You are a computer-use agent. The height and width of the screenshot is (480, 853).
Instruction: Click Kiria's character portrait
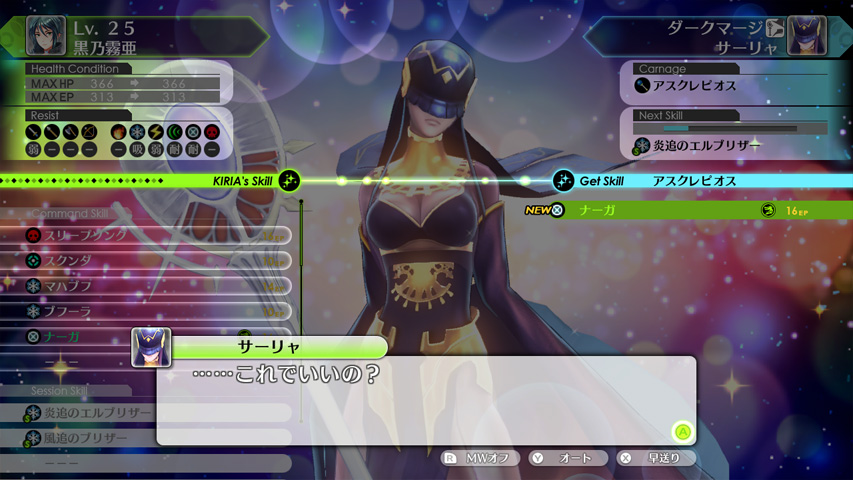46,36
